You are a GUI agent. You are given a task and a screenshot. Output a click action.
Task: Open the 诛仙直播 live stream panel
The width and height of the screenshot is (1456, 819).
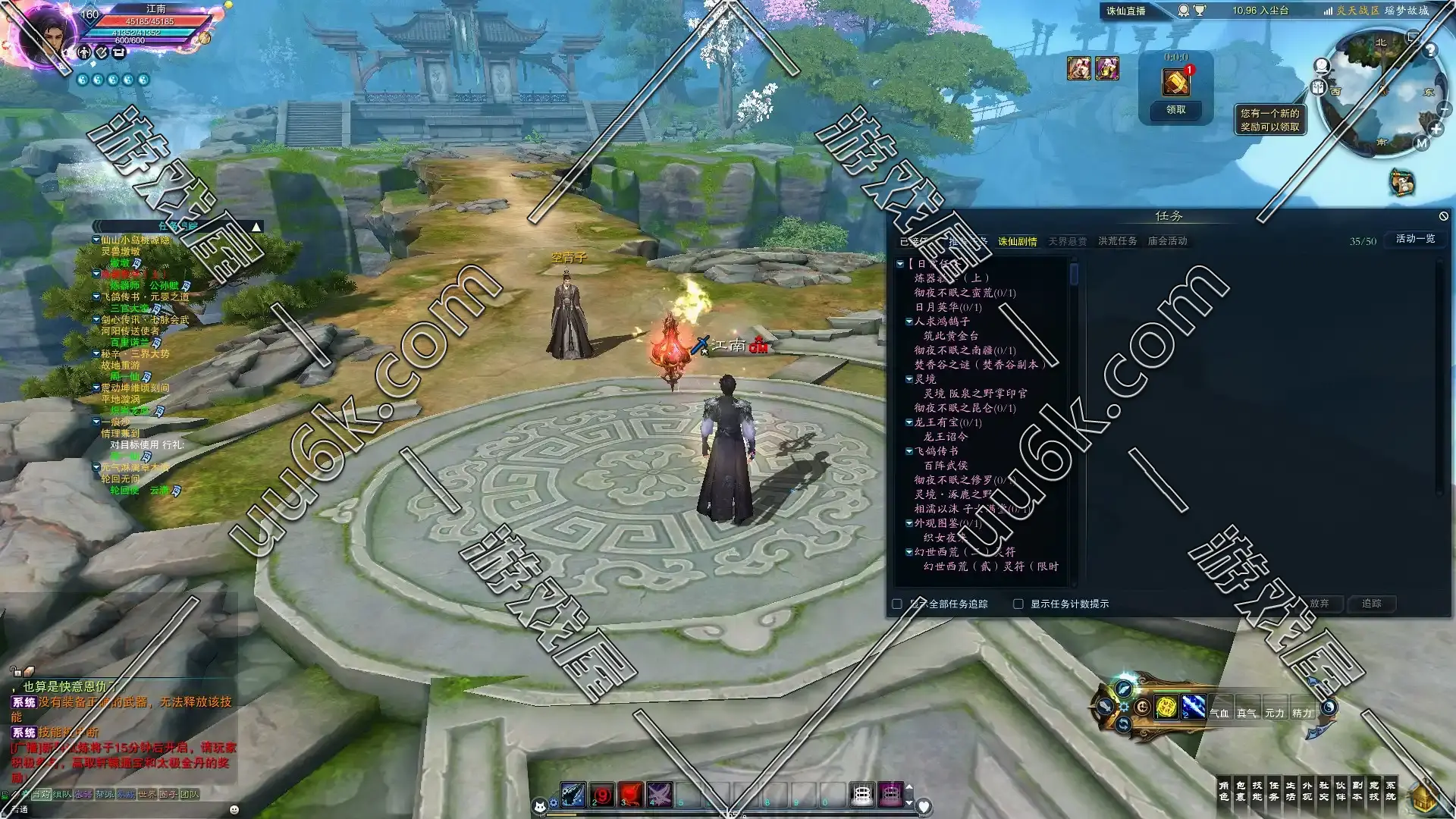pos(1126,11)
